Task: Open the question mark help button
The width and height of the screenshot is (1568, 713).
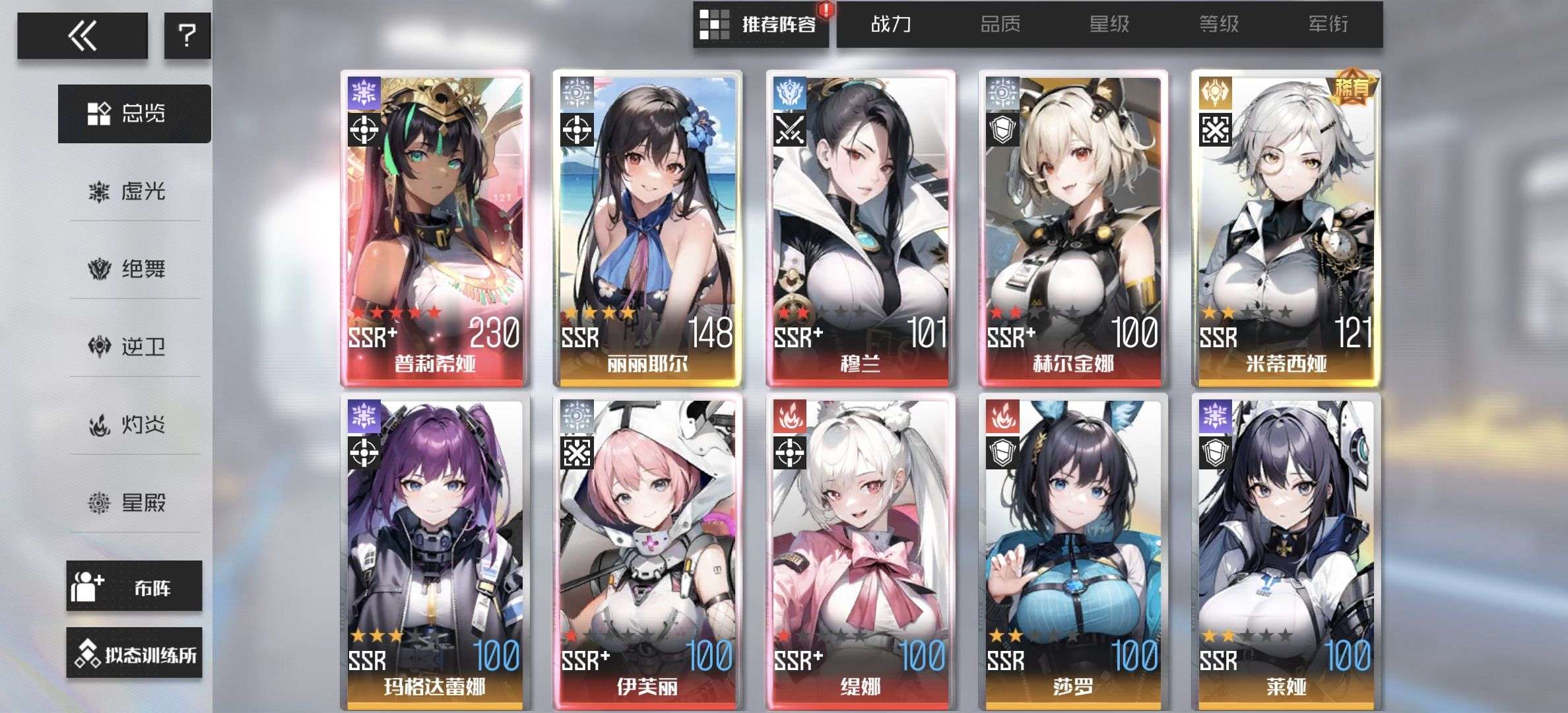Action: pos(187,36)
